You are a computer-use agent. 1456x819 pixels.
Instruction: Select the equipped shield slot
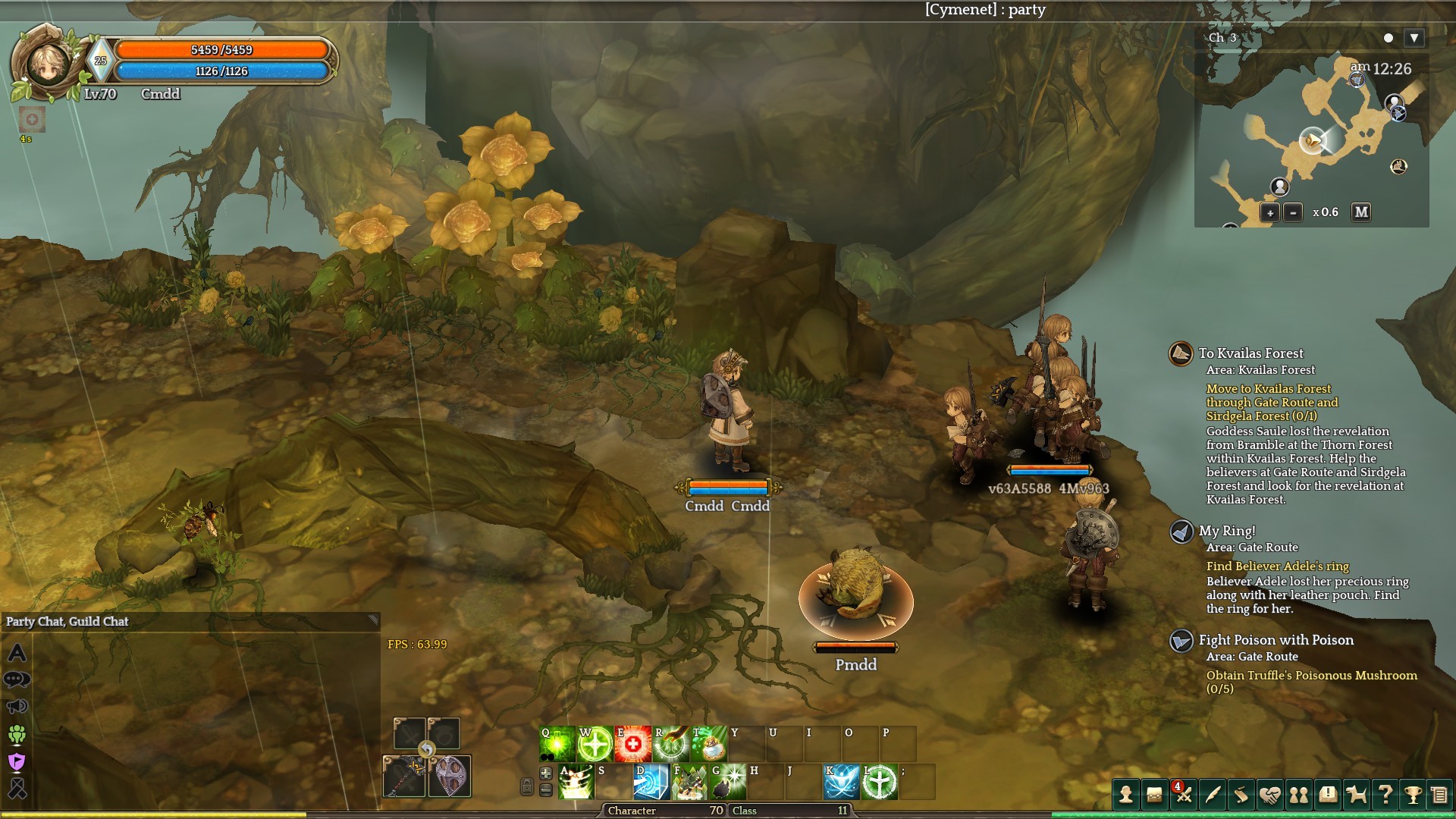pyautogui.click(x=450, y=777)
